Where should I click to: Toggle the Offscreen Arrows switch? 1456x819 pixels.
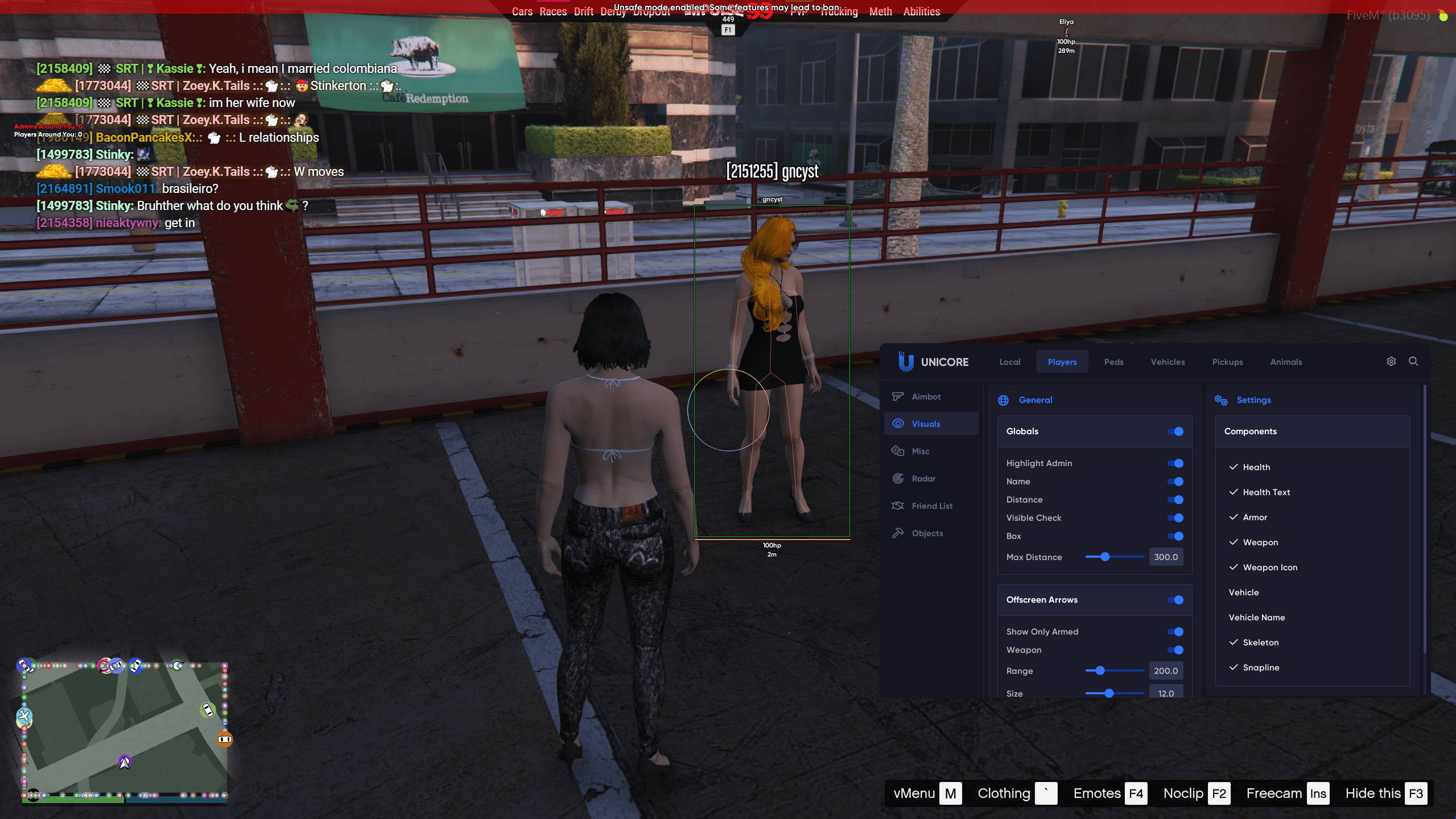1175,600
